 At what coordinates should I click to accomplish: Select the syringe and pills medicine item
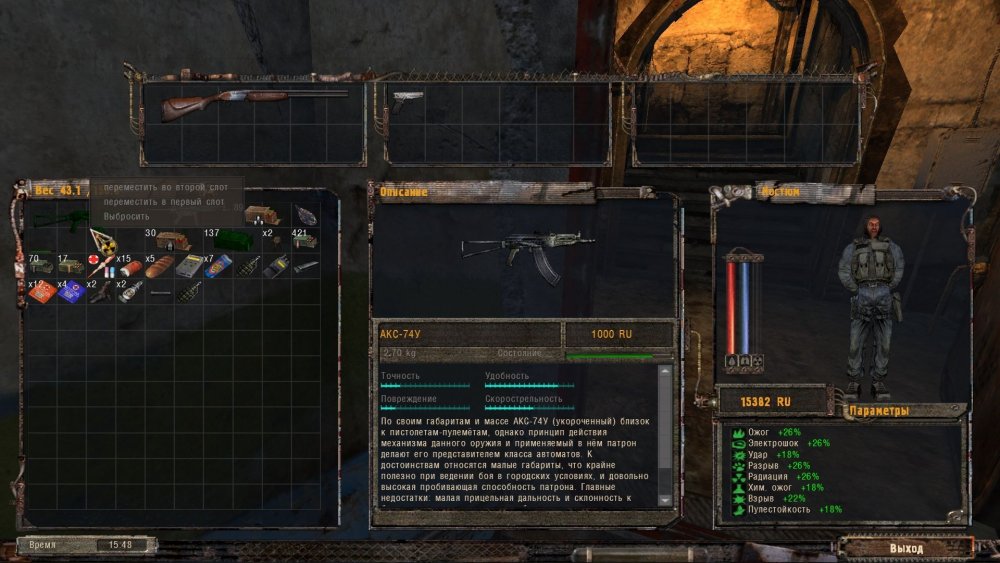pyautogui.click(x=100, y=266)
